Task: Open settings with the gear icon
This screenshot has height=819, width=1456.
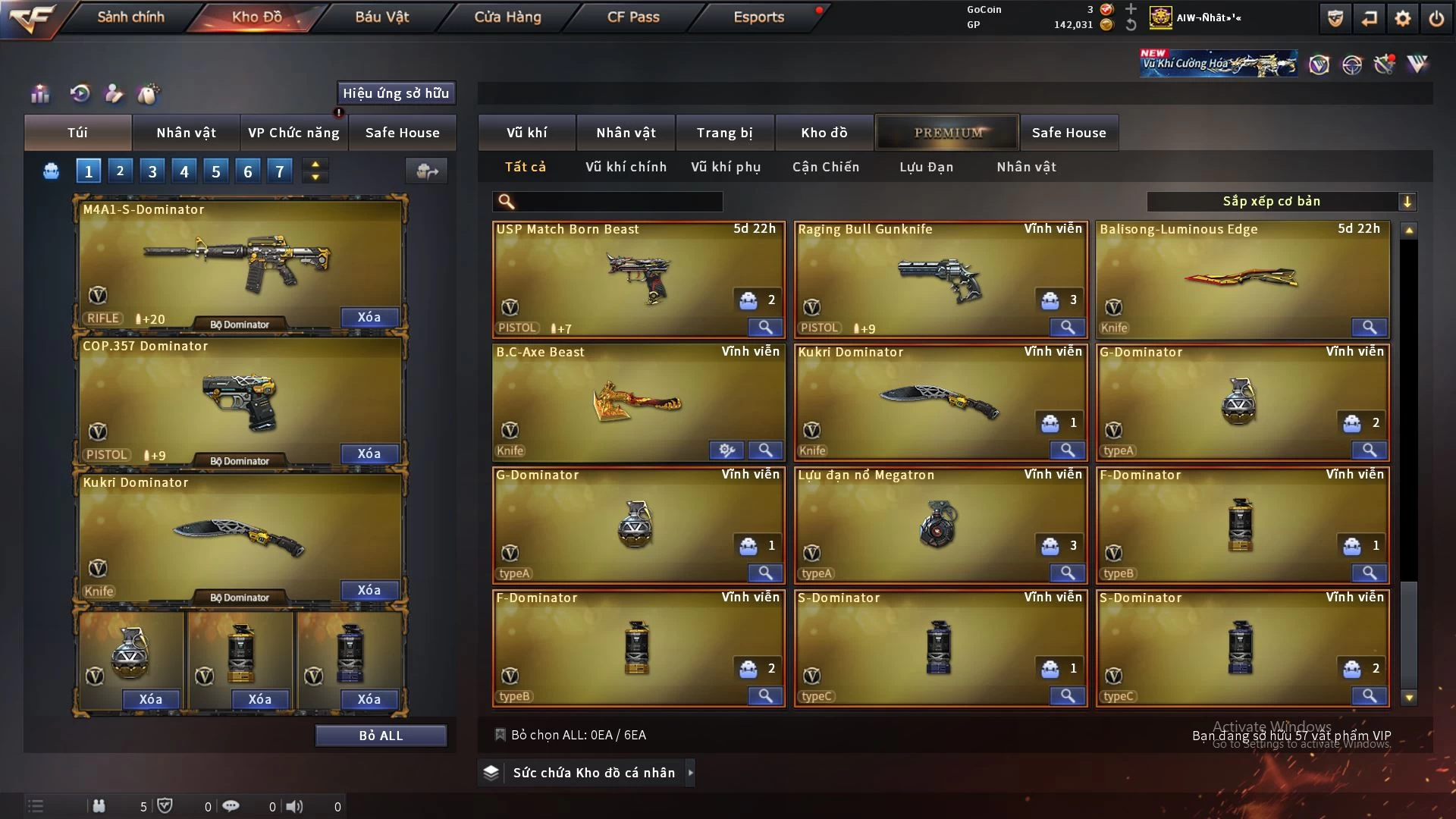Action: tap(1402, 18)
